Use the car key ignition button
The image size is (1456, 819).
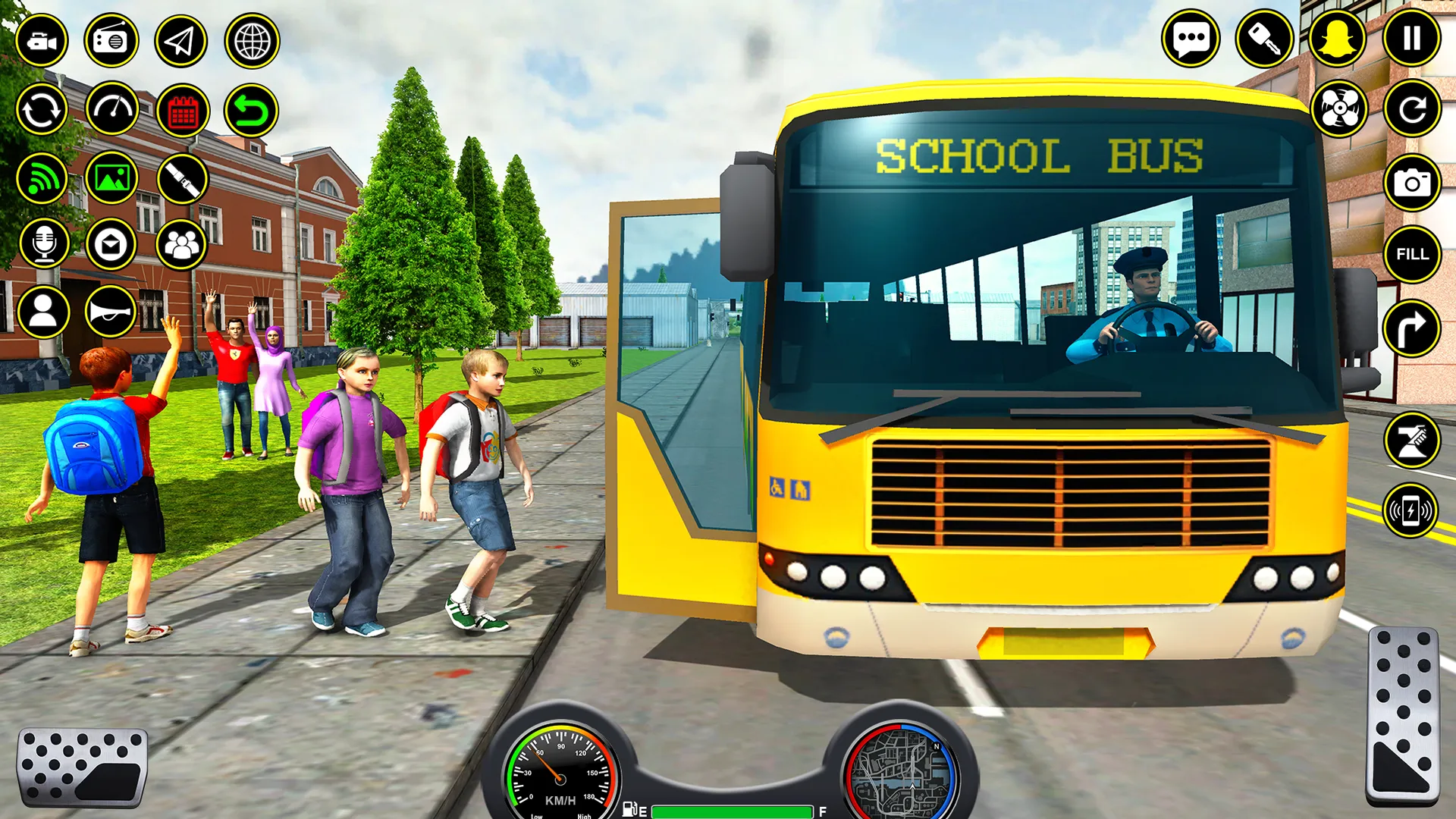1264,39
